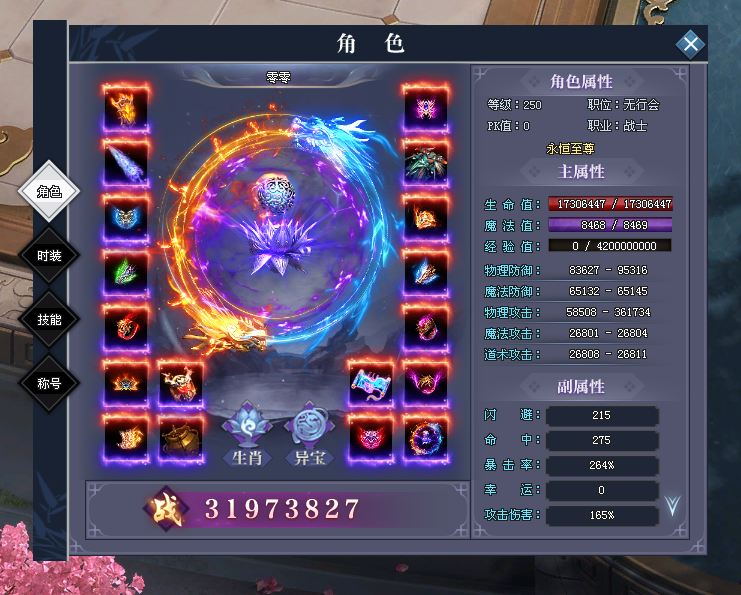741x595 pixels.
Task: Switch to the 时装 (costume) tab
Action: 49,256
